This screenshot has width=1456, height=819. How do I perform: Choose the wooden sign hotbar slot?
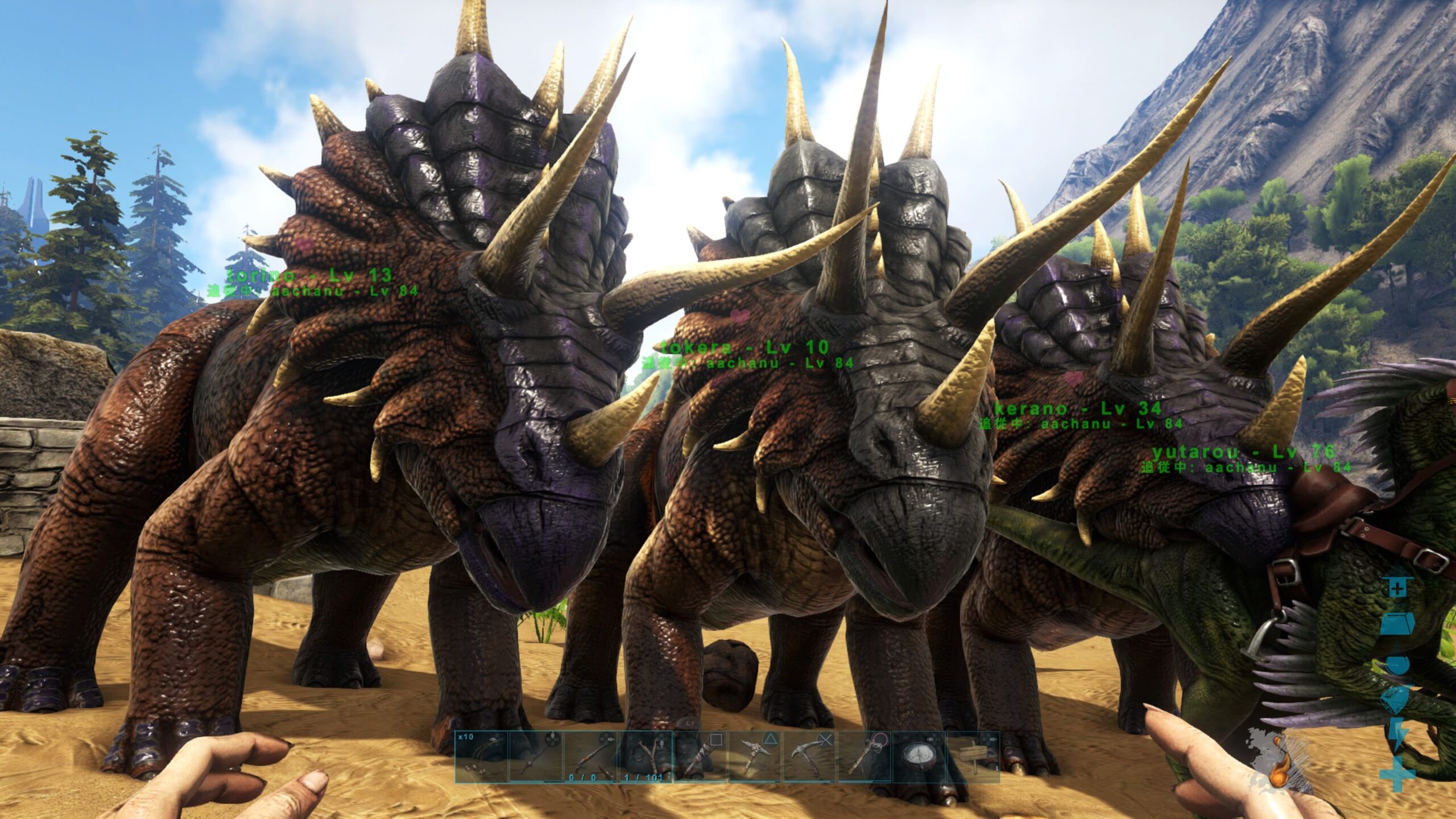coord(973,757)
